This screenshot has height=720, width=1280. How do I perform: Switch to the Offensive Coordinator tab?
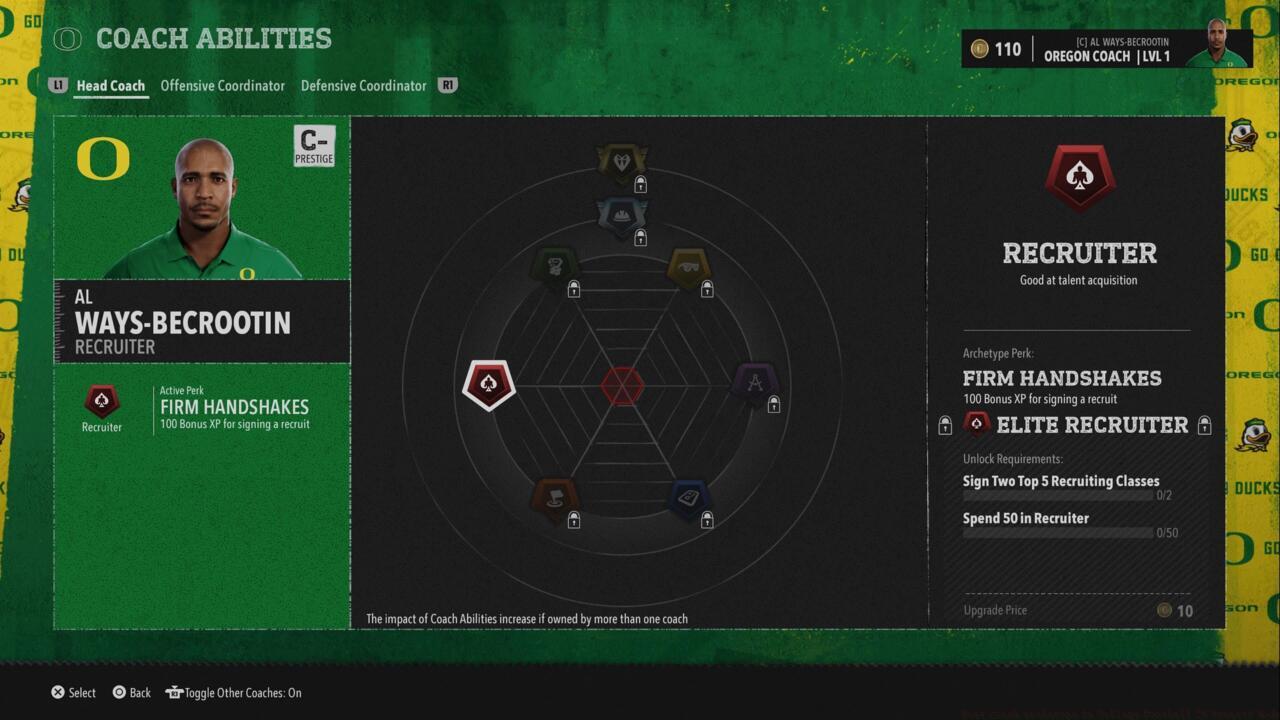(222, 86)
